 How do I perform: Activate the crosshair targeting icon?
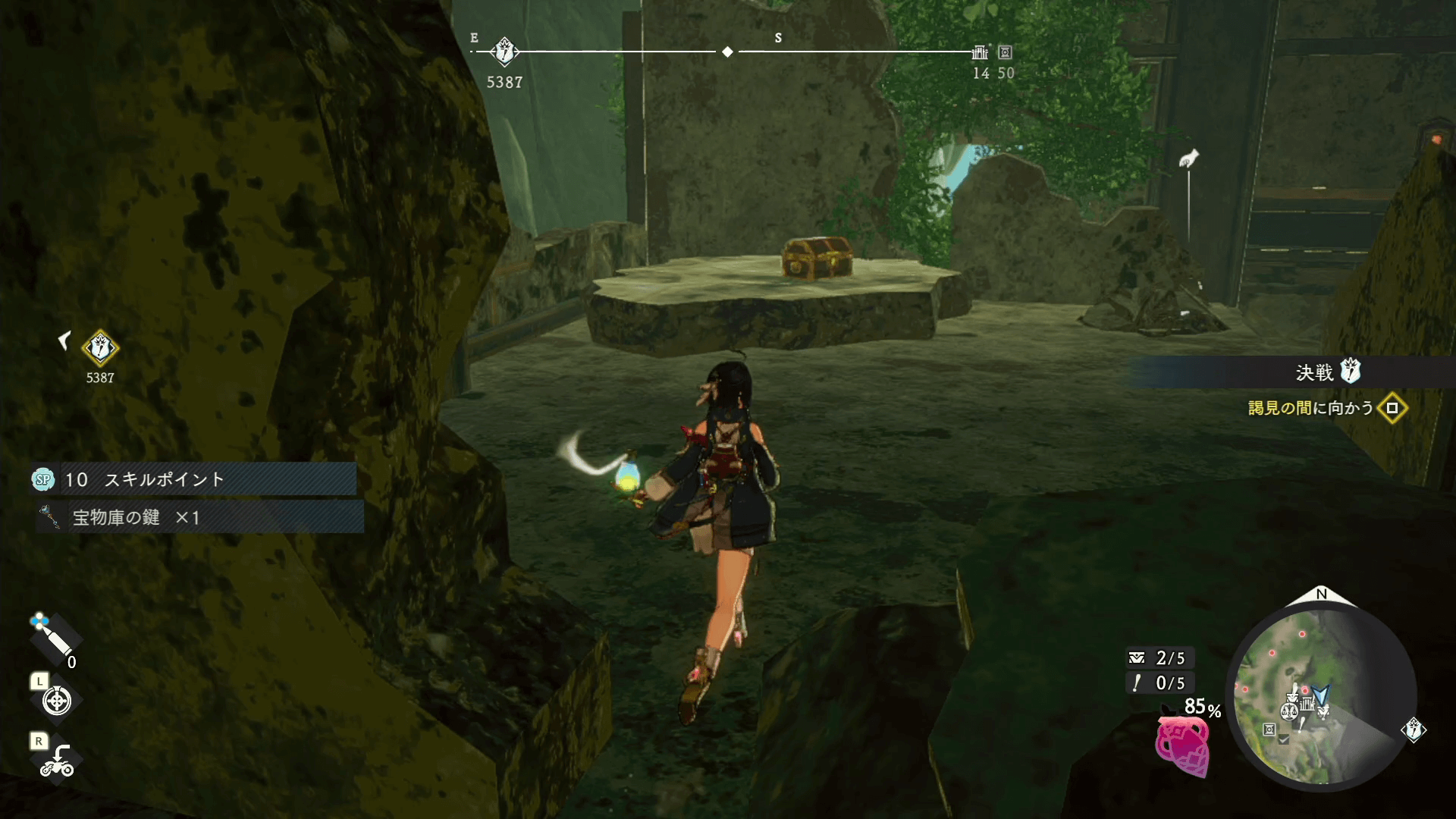tap(57, 701)
